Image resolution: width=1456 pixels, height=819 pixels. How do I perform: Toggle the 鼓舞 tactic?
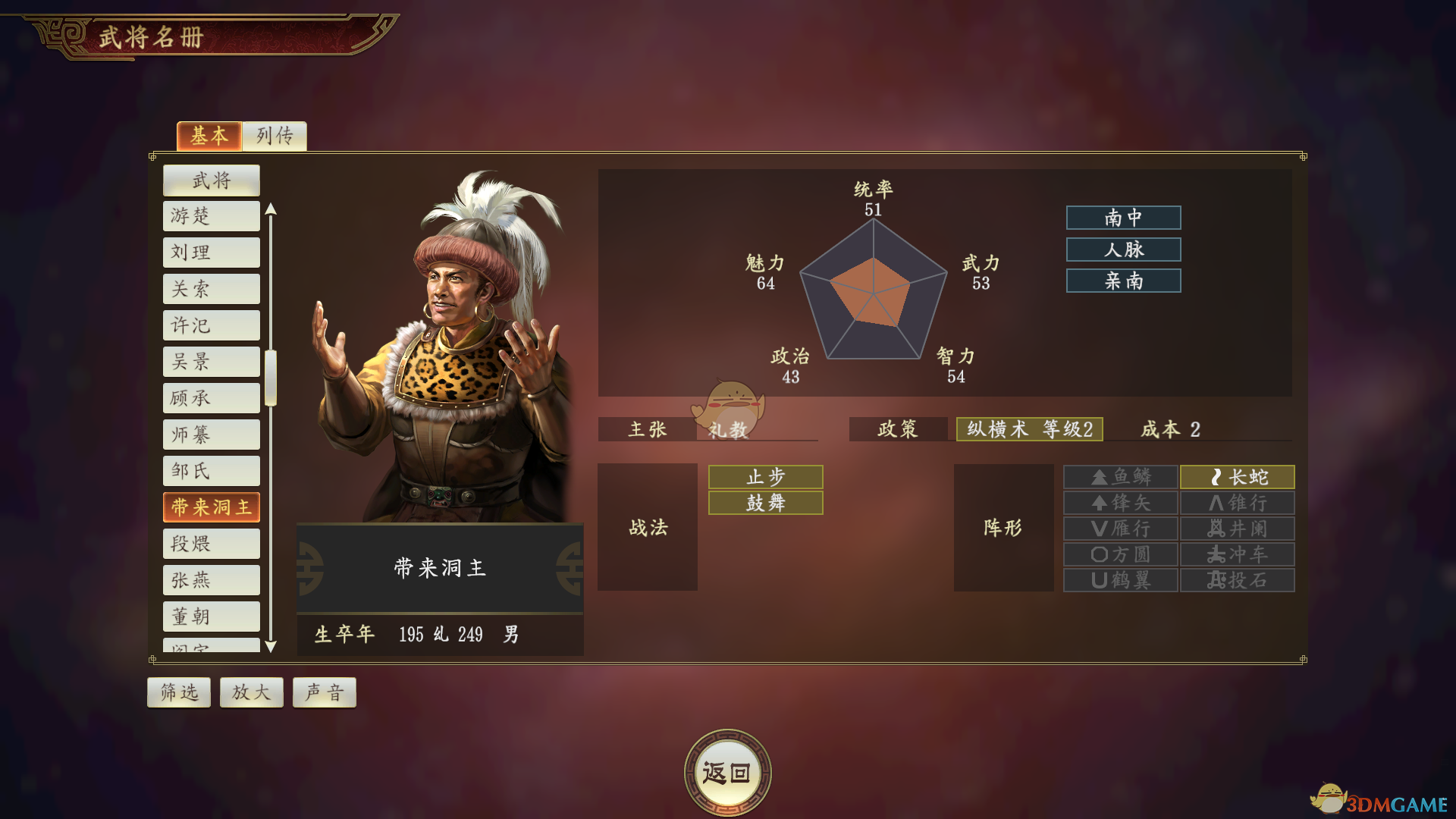[765, 502]
